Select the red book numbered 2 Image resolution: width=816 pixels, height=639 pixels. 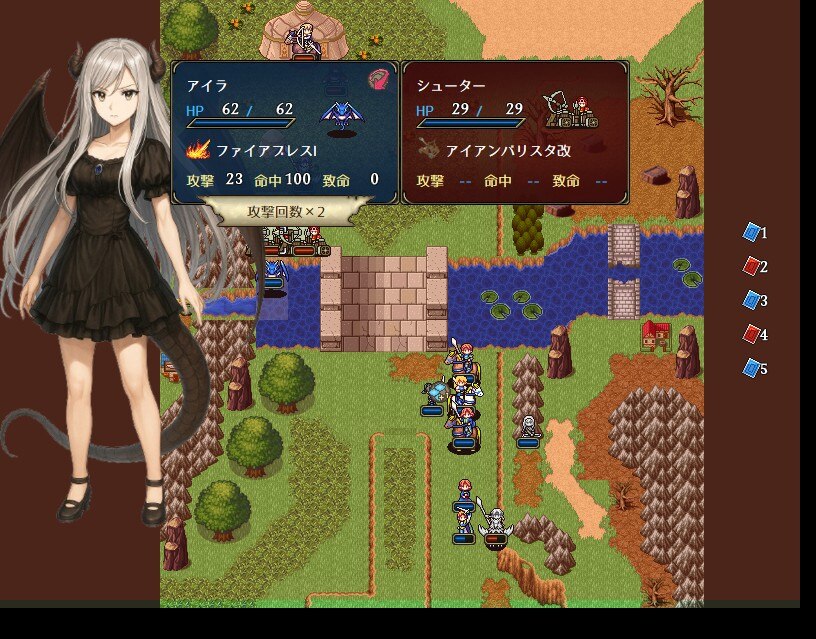point(751,266)
